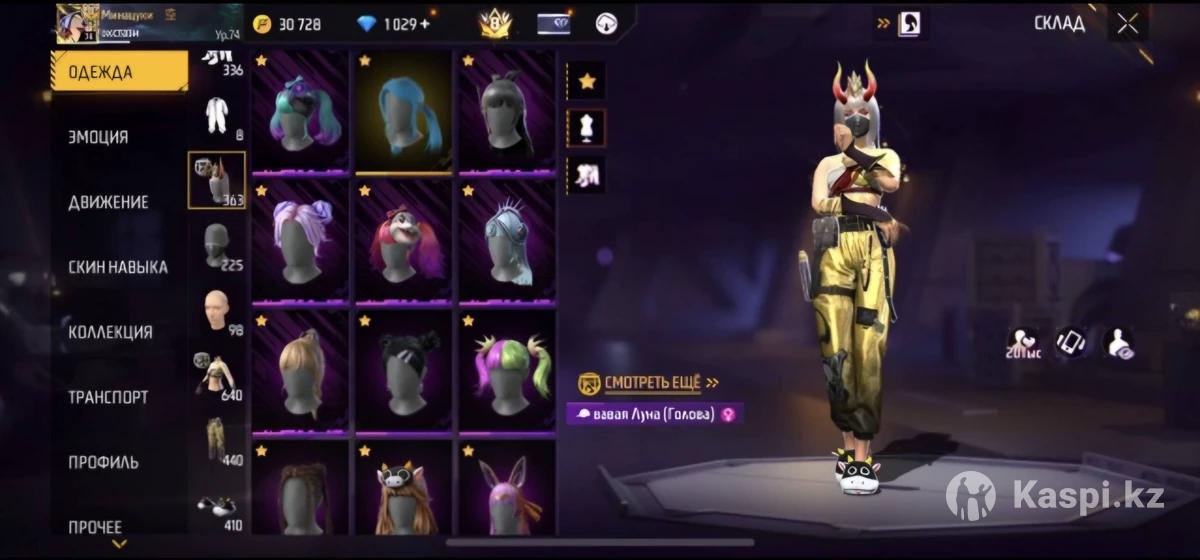Viewport: 1200px width, 560px height.
Task: Open the Одежда category
Action: click(x=118, y=72)
